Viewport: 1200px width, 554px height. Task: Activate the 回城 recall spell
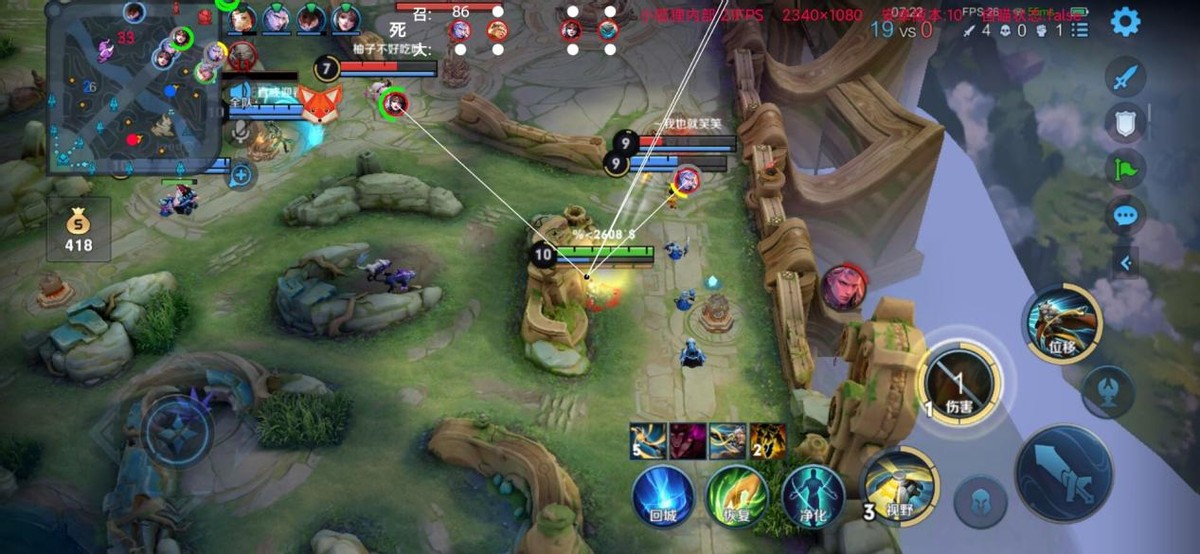(662, 493)
